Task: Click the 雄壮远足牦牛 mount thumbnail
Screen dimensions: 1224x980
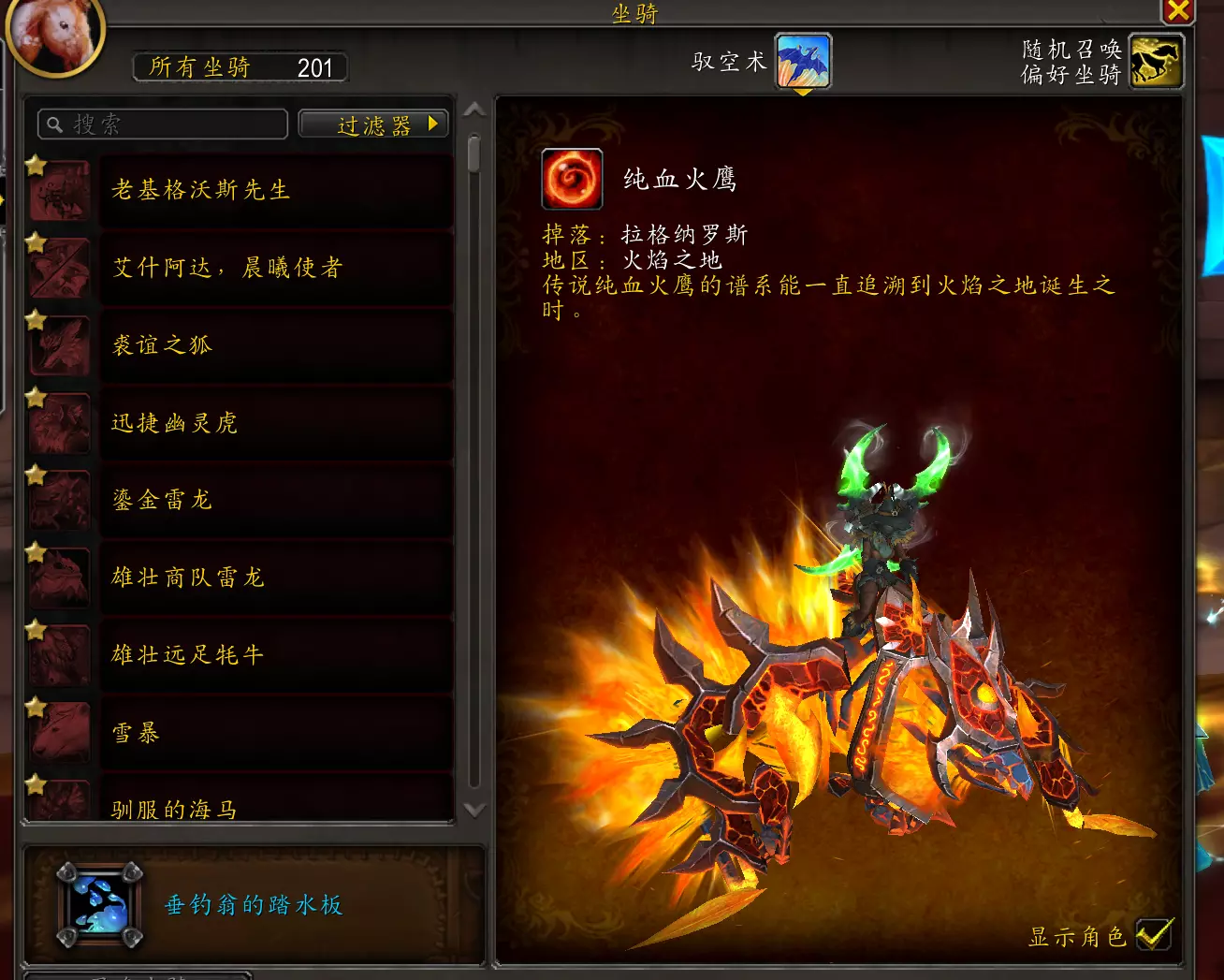Action: [59, 655]
